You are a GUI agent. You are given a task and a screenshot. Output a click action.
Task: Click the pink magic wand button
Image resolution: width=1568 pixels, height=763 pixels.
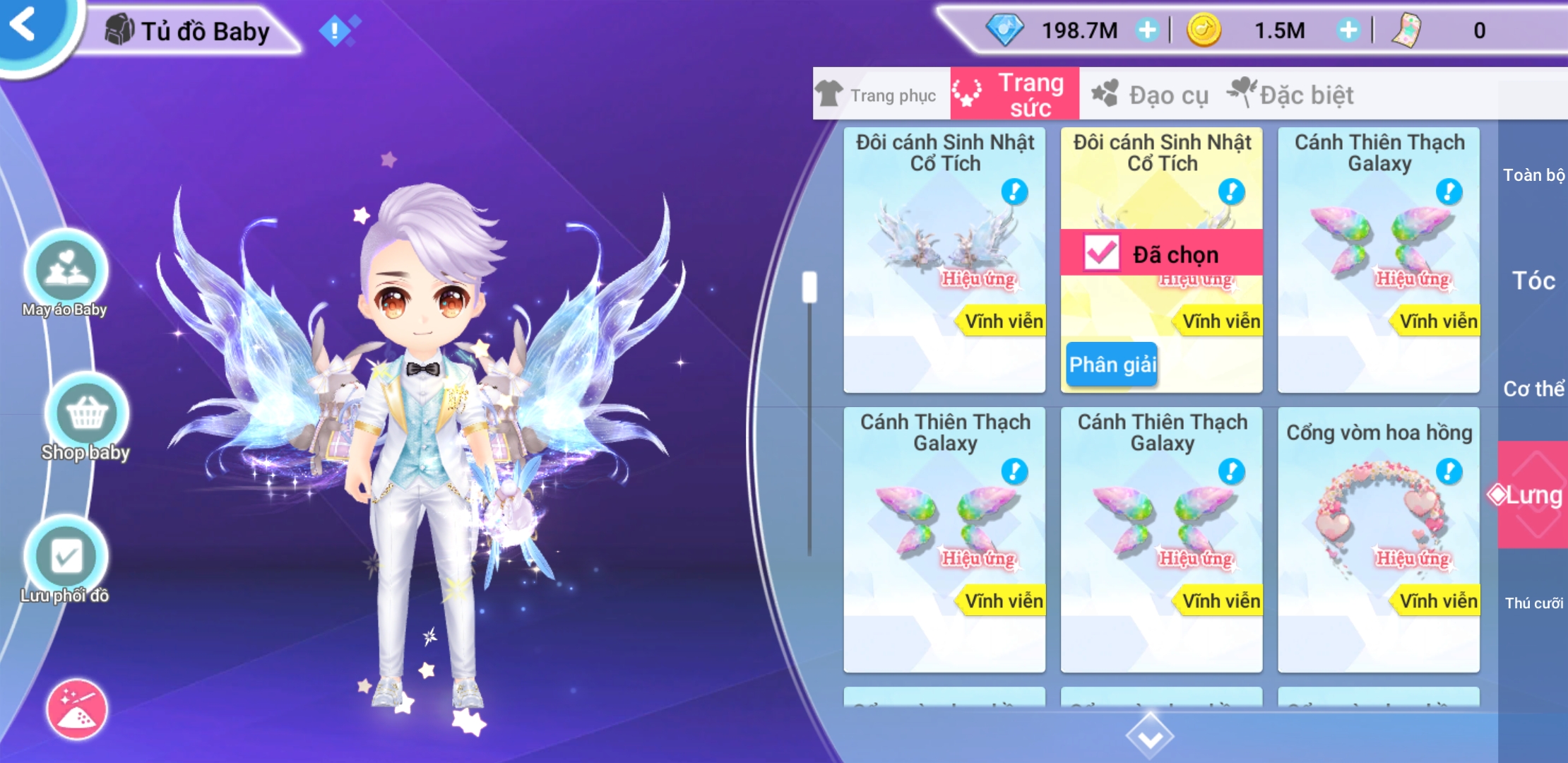77,709
